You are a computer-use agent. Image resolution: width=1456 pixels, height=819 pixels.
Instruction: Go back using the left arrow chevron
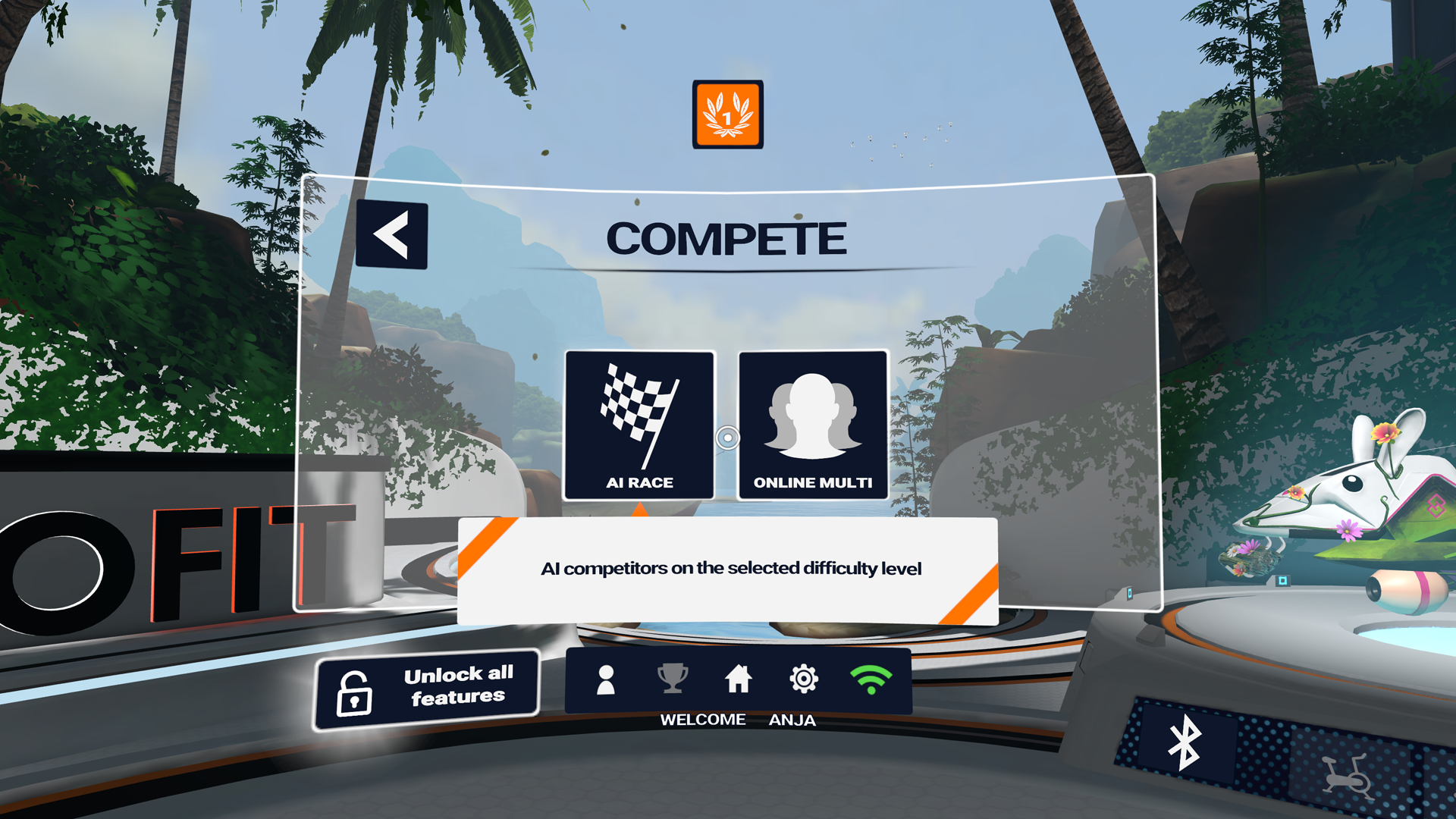tap(391, 234)
